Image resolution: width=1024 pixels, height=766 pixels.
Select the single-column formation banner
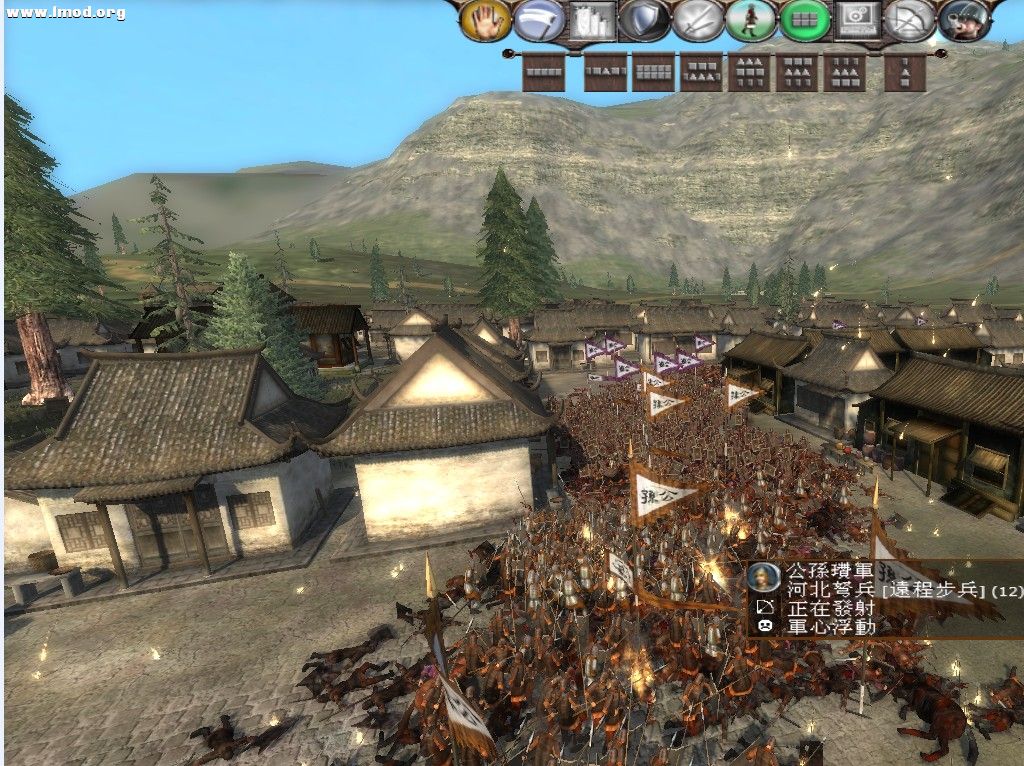click(x=904, y=72)
